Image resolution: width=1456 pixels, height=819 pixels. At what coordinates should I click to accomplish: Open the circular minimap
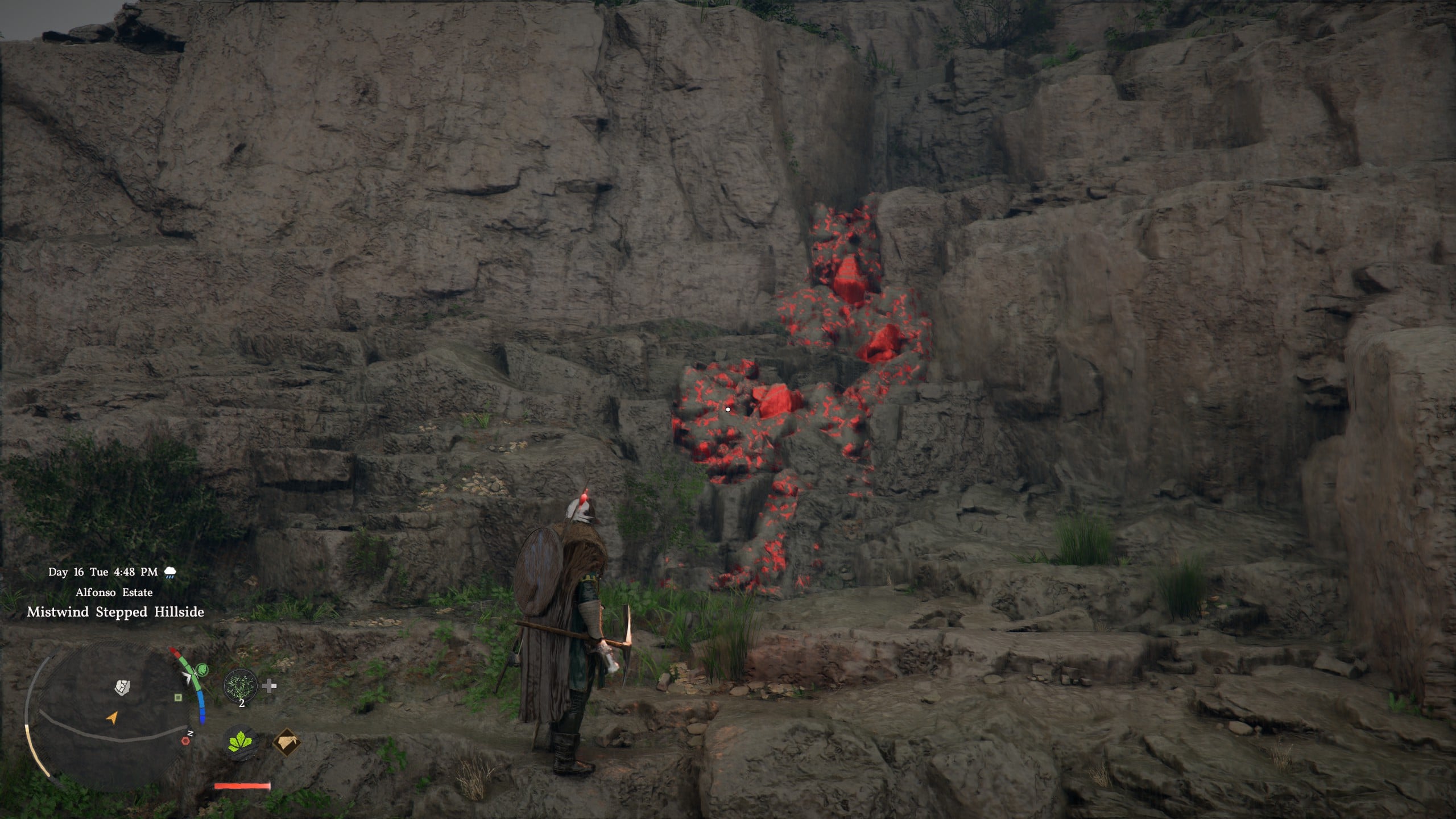108,718
